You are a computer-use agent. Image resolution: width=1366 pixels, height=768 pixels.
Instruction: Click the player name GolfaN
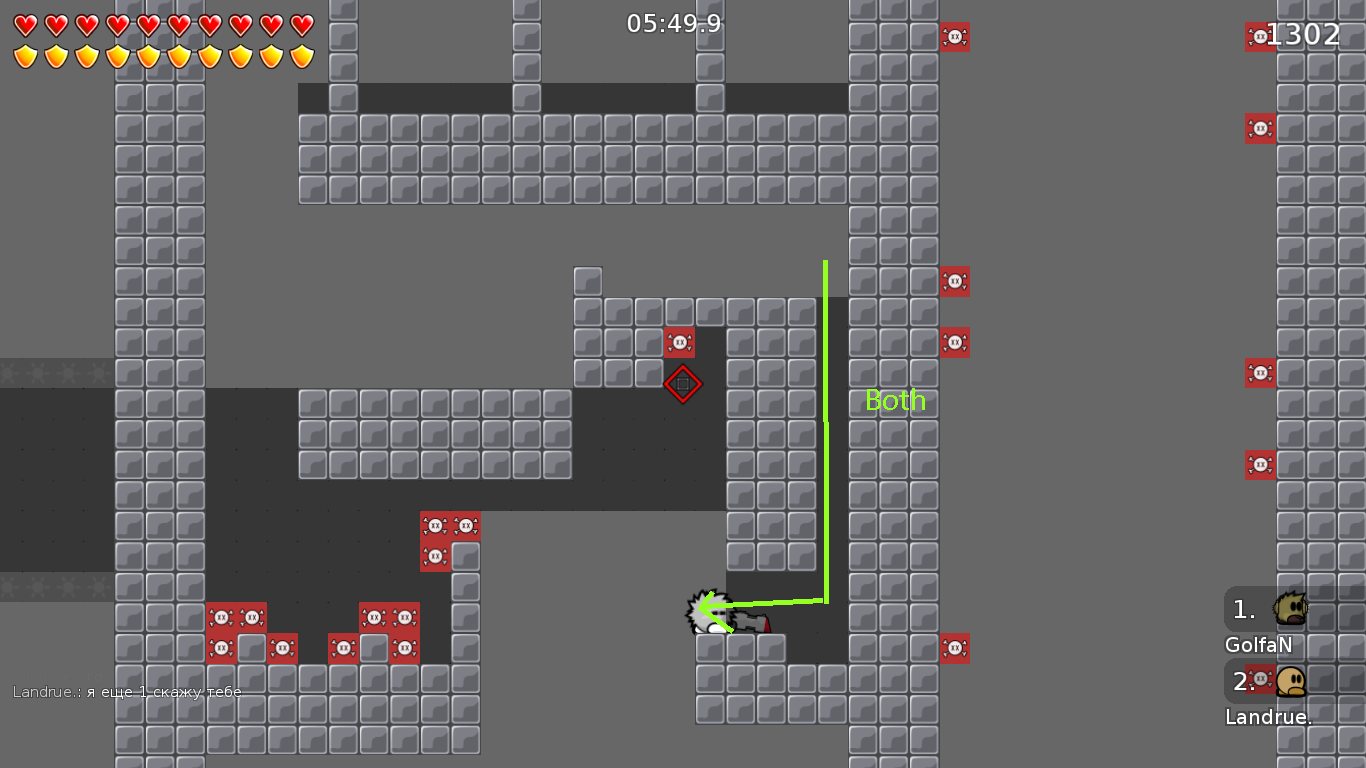[x=1258, y=645]
